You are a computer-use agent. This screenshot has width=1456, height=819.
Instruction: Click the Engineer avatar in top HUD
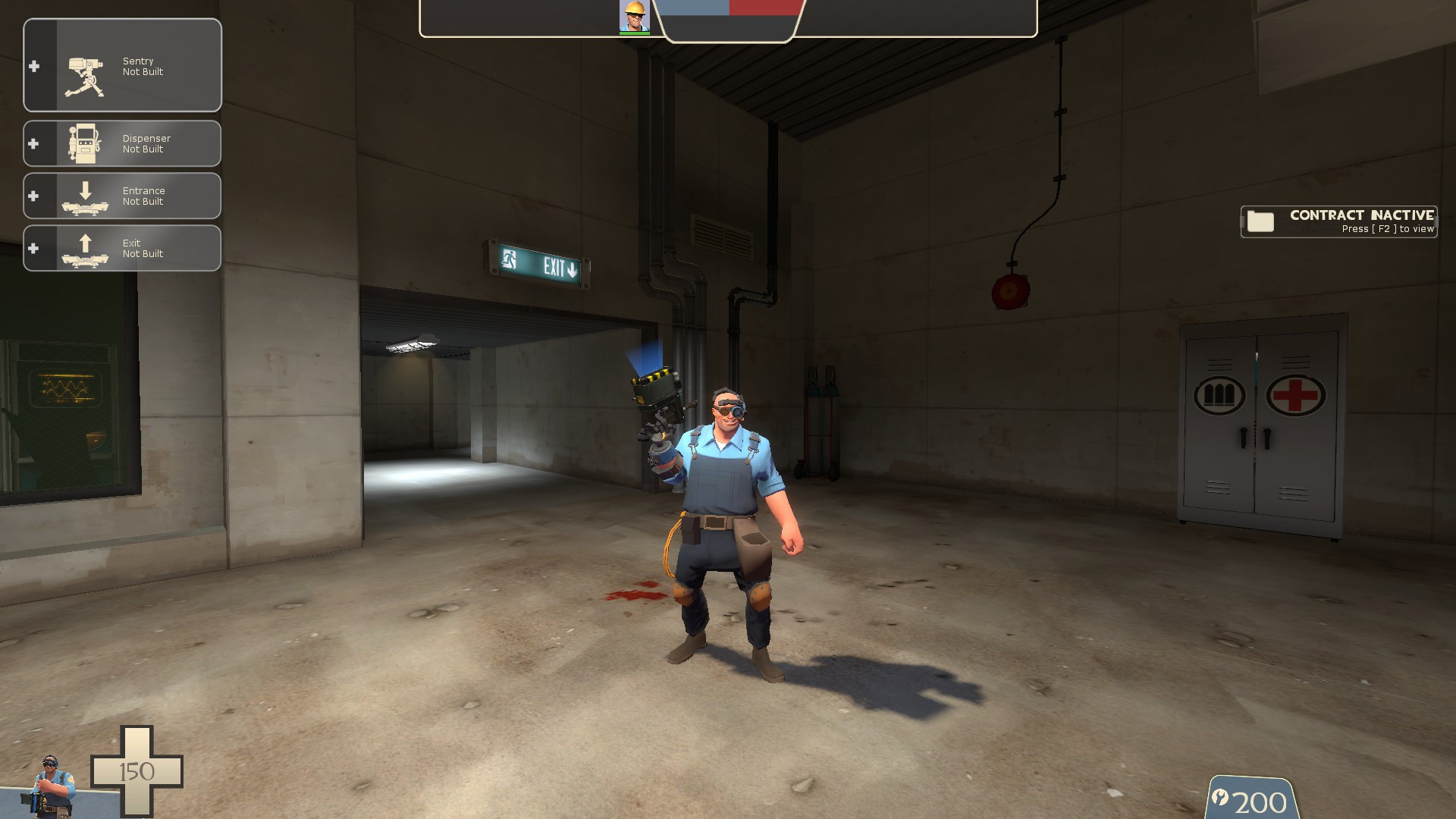point(635,14)
